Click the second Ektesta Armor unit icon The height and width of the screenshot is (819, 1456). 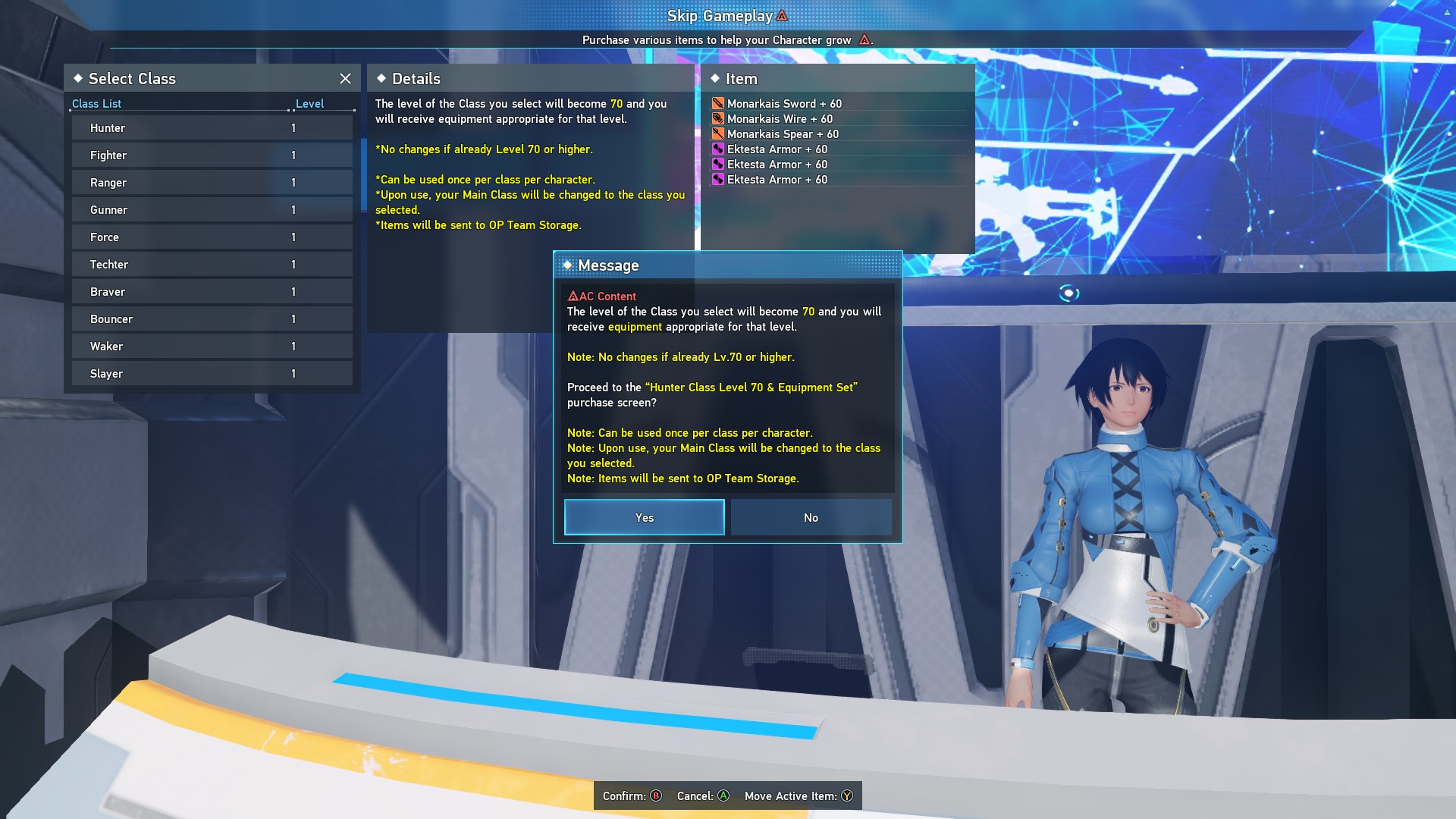pos(718,164)
